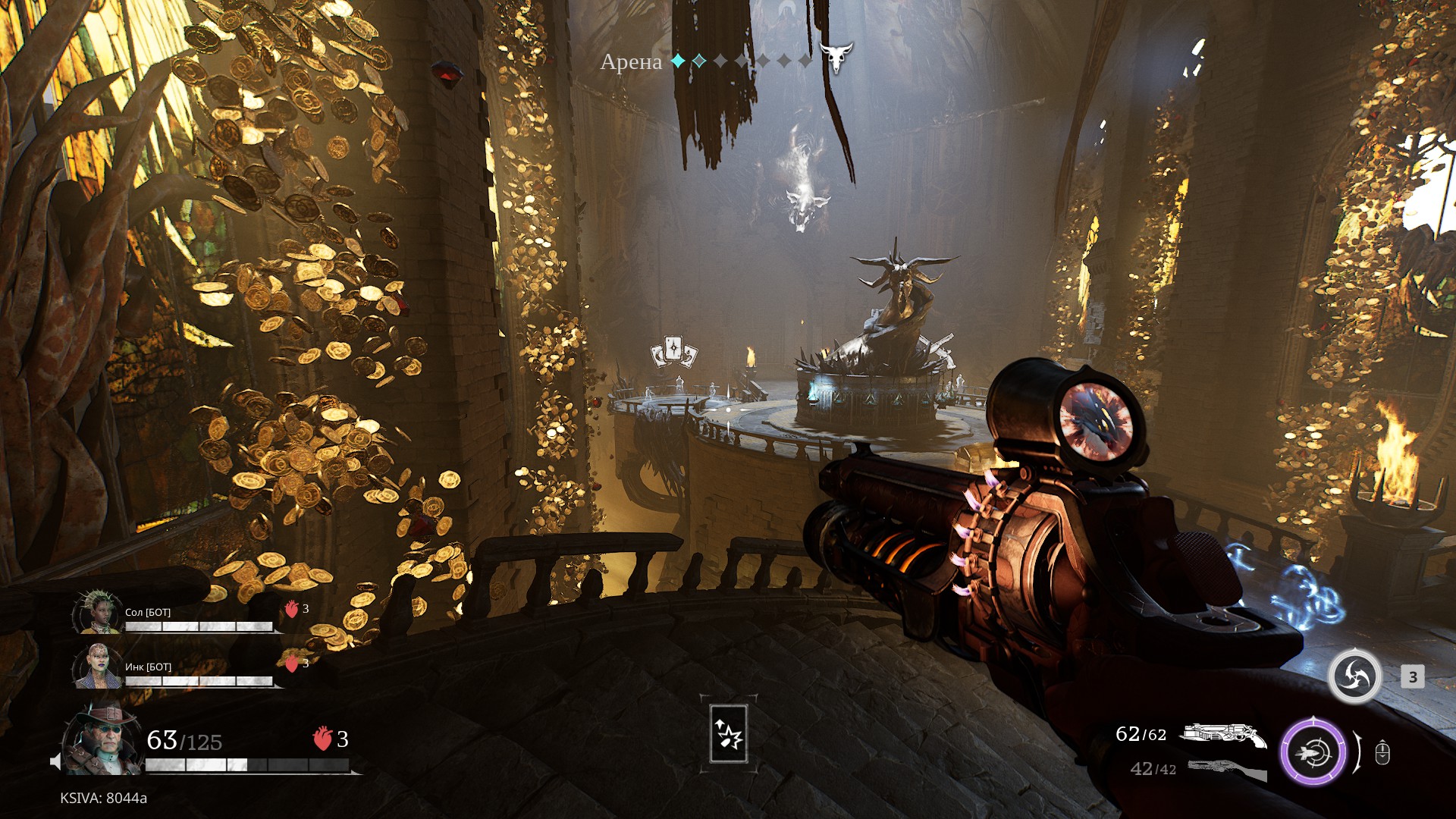Use the white swirl ability
1456x819 pixels.
1354,676
